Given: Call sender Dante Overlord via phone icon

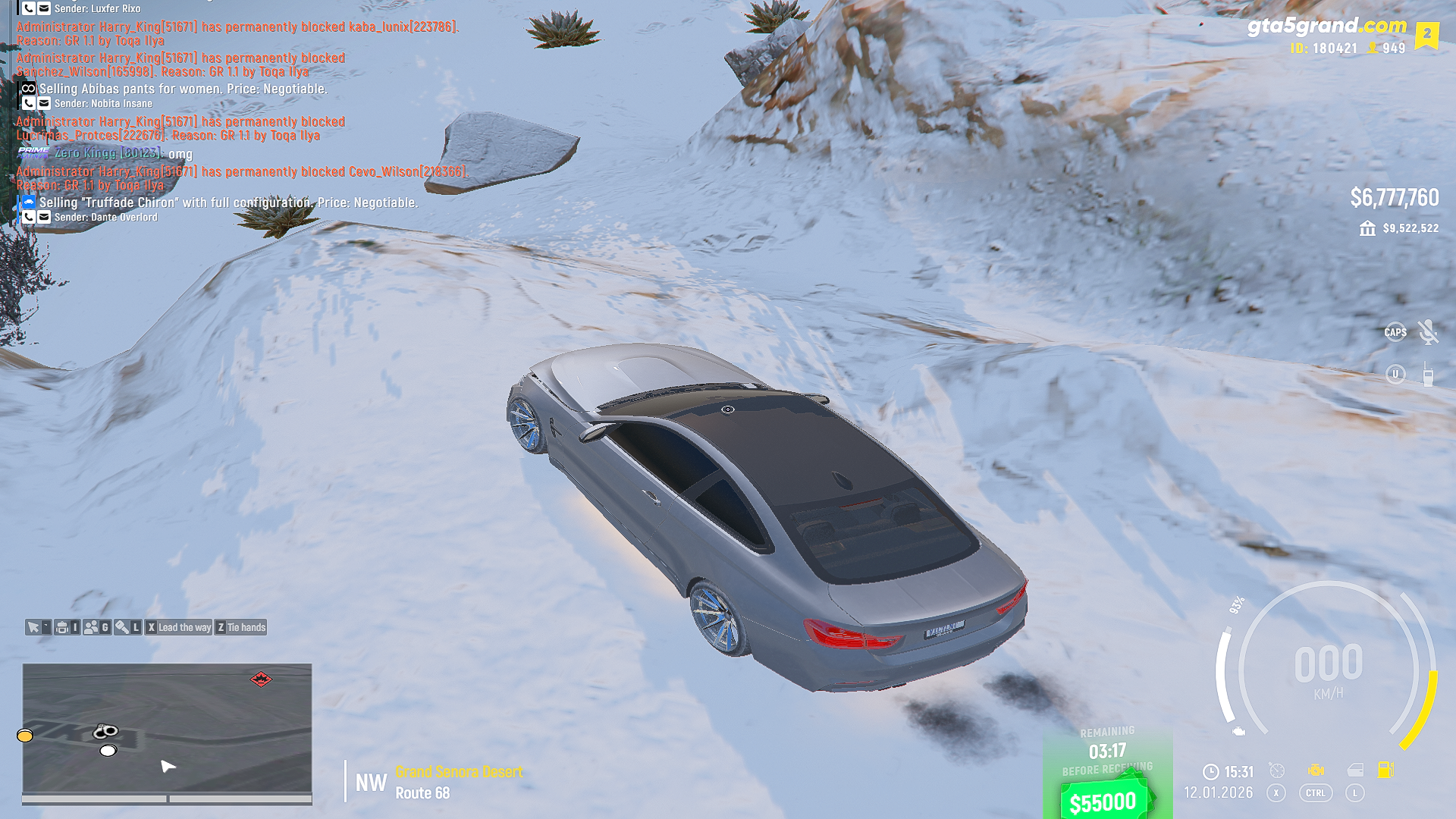Looking at the screenshot, I should click(29, 218).
